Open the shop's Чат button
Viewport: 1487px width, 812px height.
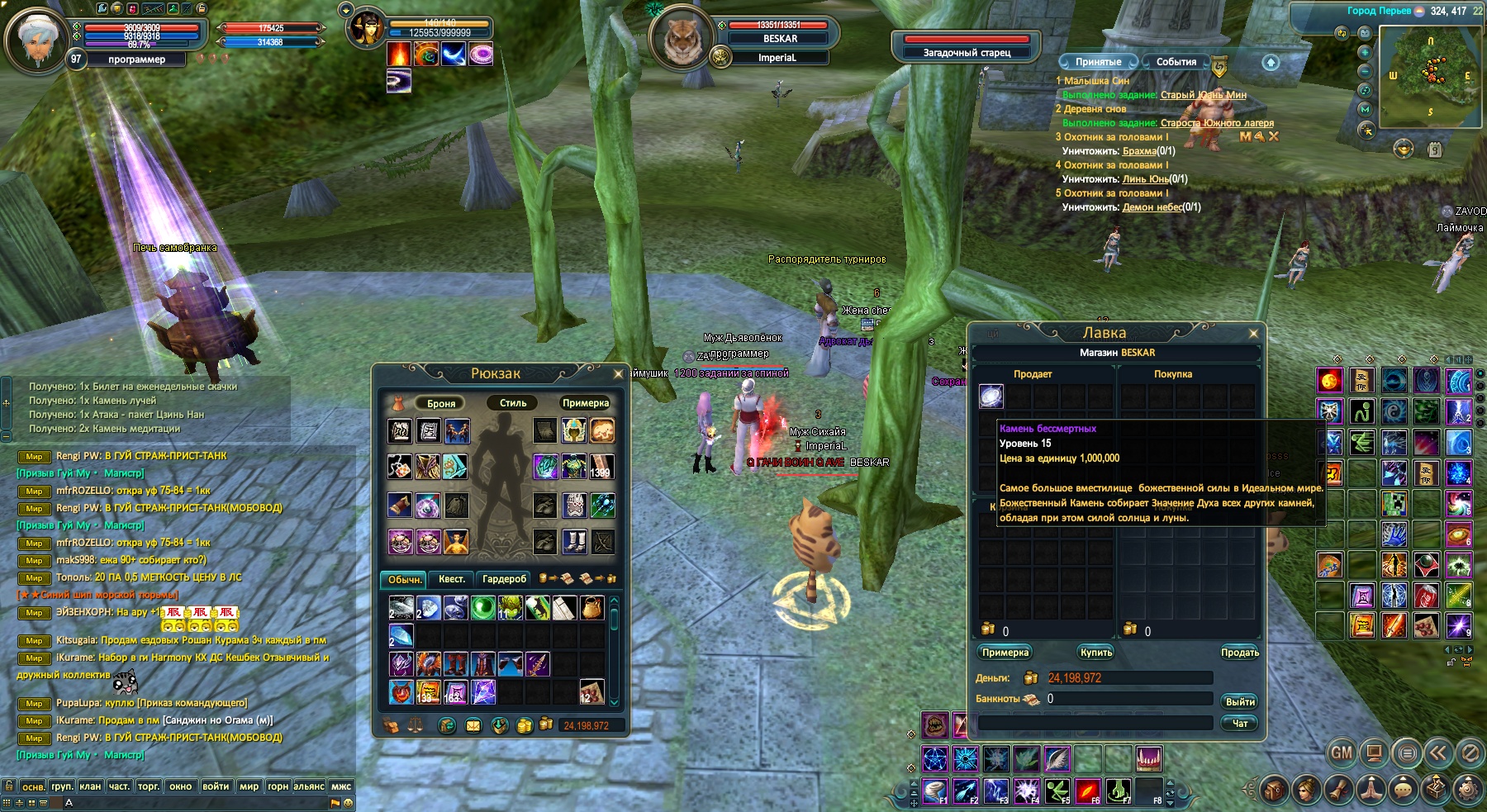[1239, 723]
